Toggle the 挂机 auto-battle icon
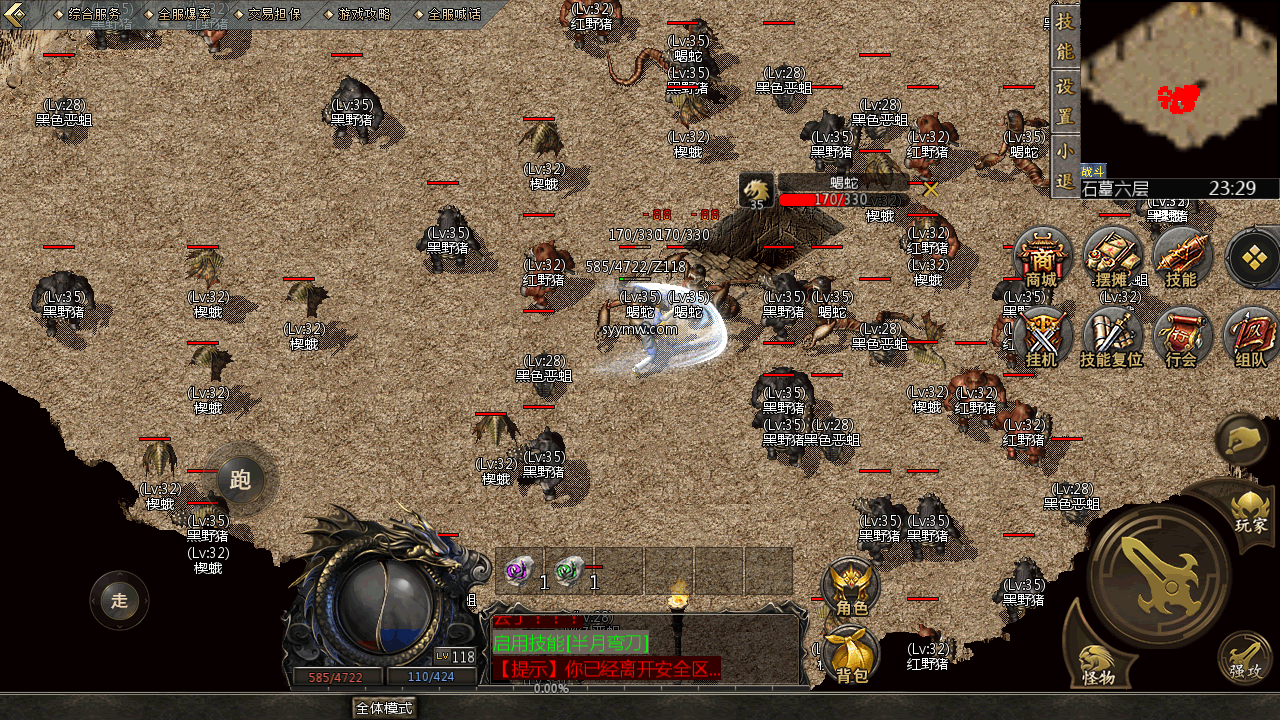Viewport: 1280px width, 720px height. point(1042,336)
